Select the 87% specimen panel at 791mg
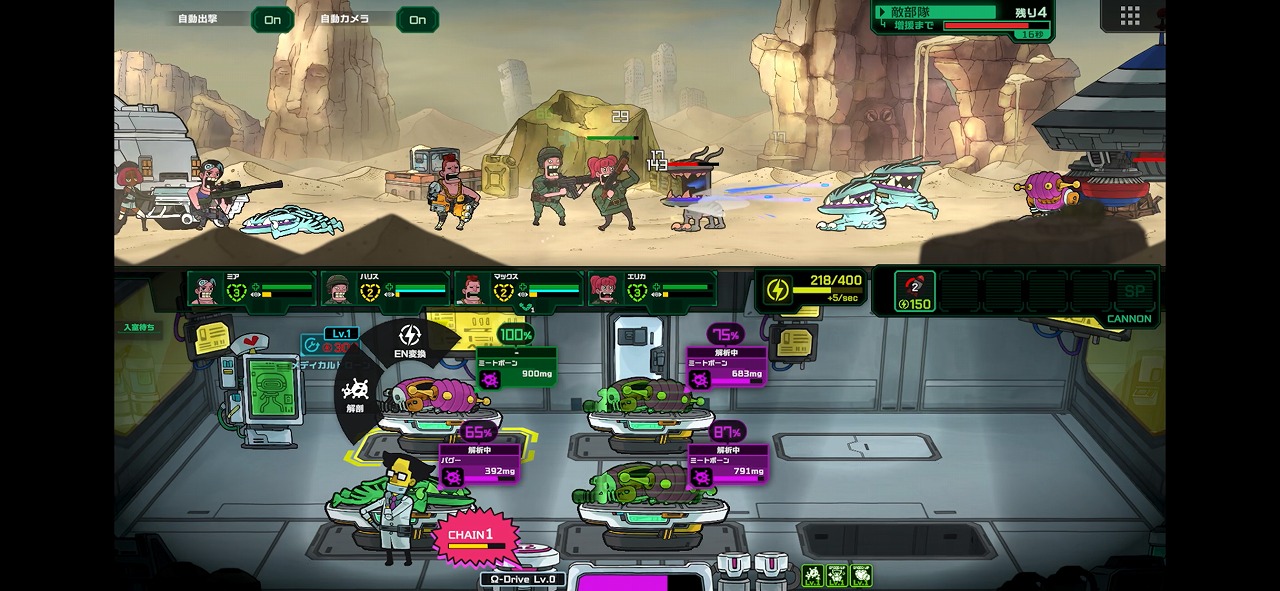Image resolution: width=1280 pixels, height=591 pixels. [x=728, y=464]
